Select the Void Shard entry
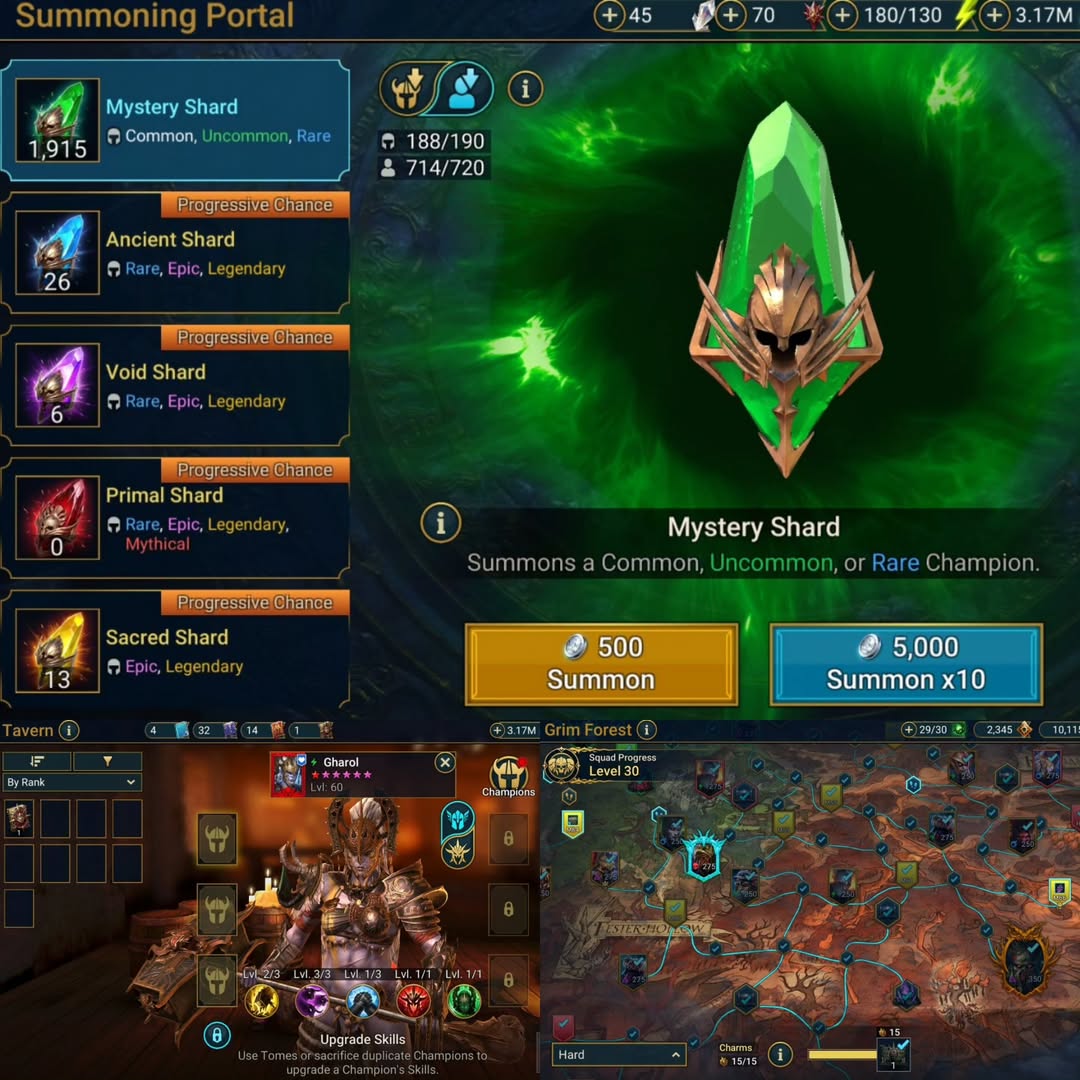 175,387
